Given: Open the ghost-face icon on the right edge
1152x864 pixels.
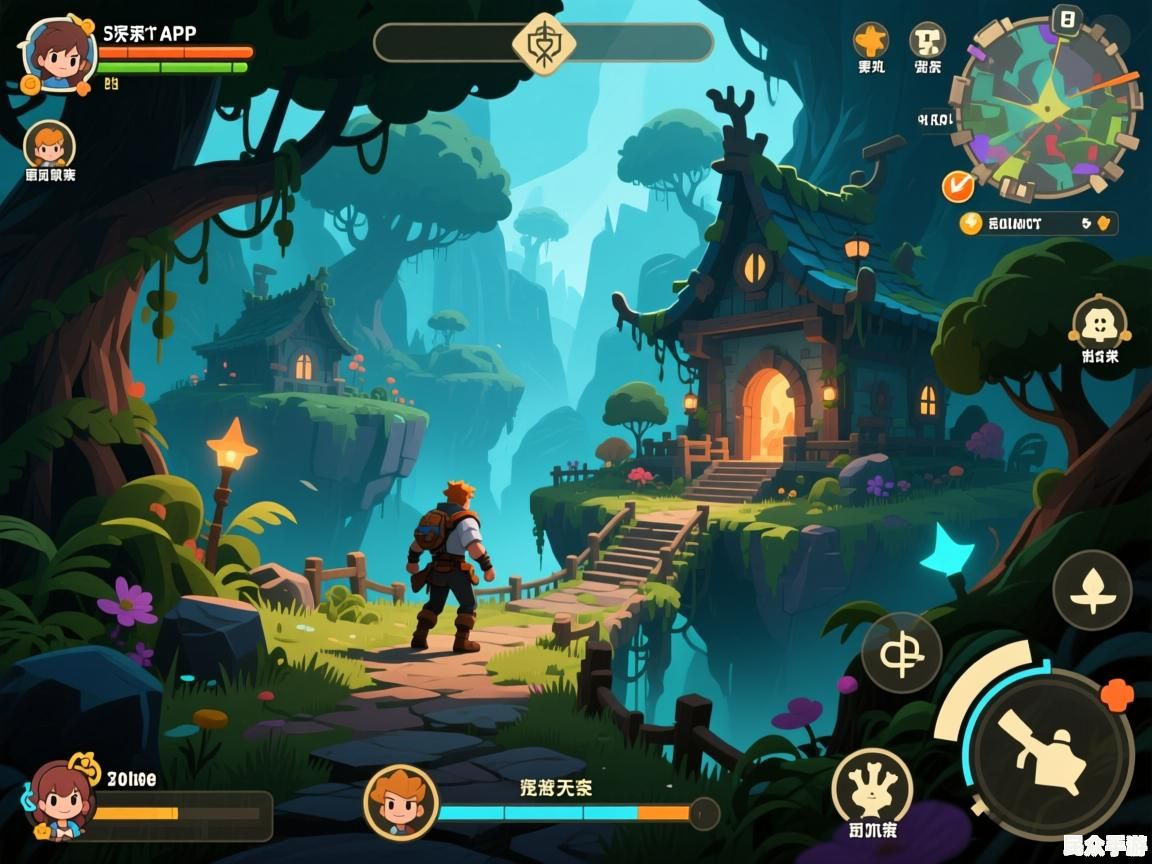Looking at the screenshot, I should point(1099,324).
